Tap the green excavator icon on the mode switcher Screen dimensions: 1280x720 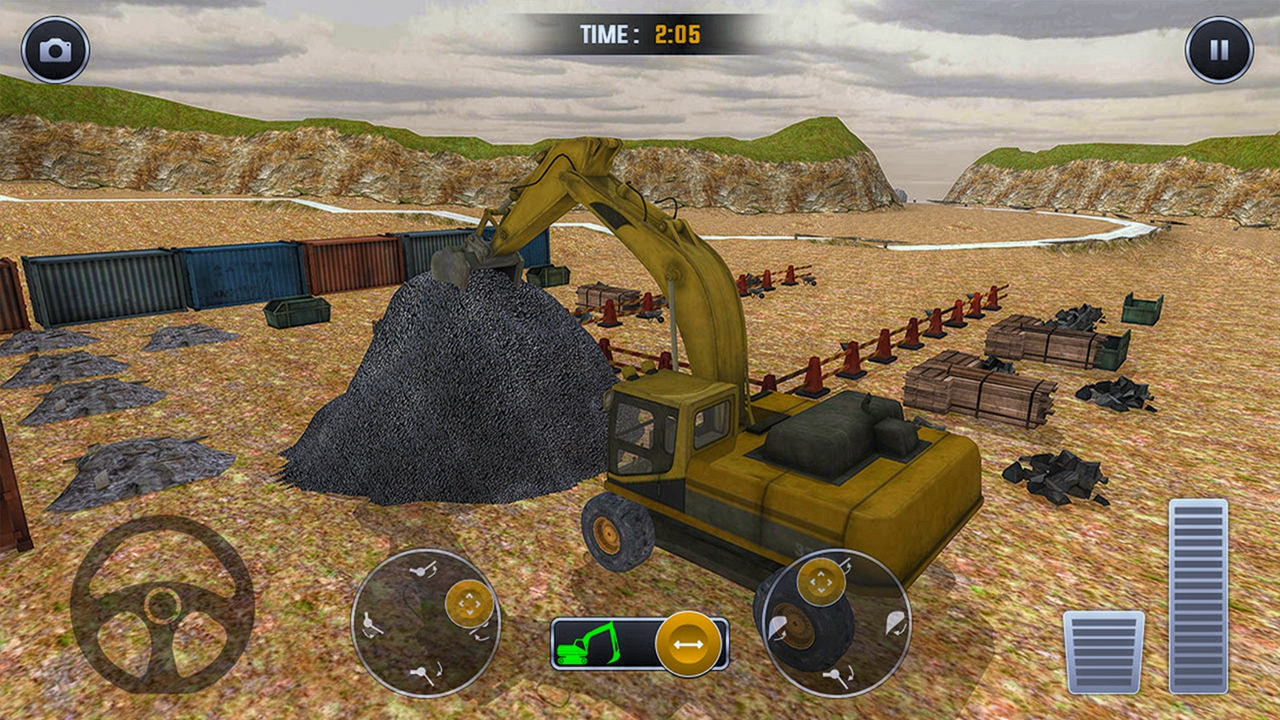click(x=586, y=644)
